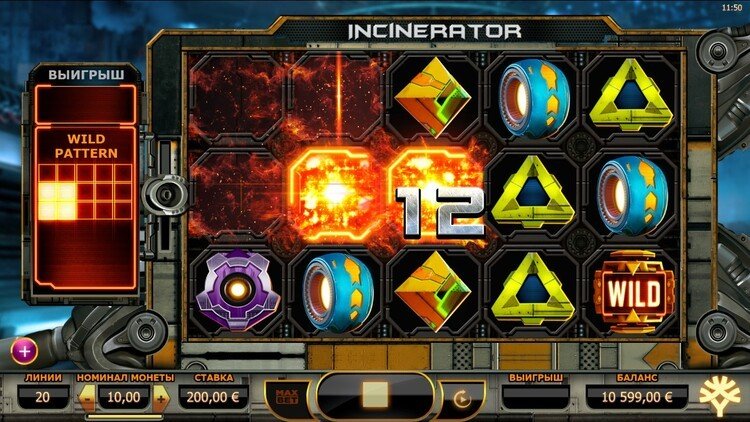Open the purple plus menu button

pos(22,351)
